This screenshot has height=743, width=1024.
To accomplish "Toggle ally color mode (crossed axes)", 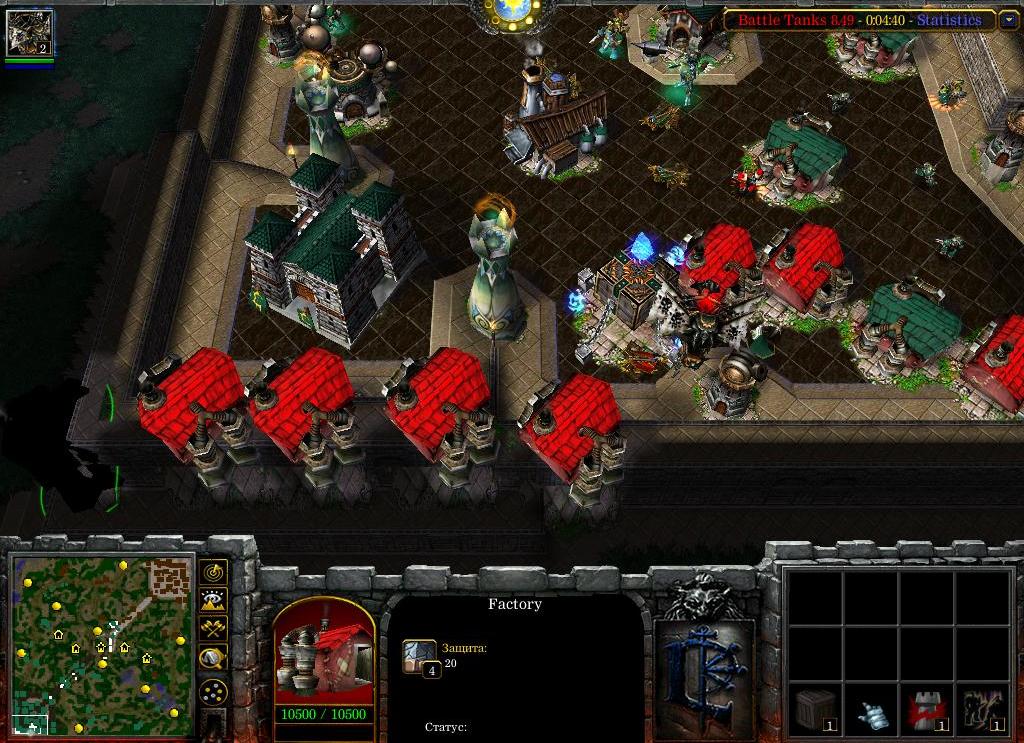I will click(213, 628).
